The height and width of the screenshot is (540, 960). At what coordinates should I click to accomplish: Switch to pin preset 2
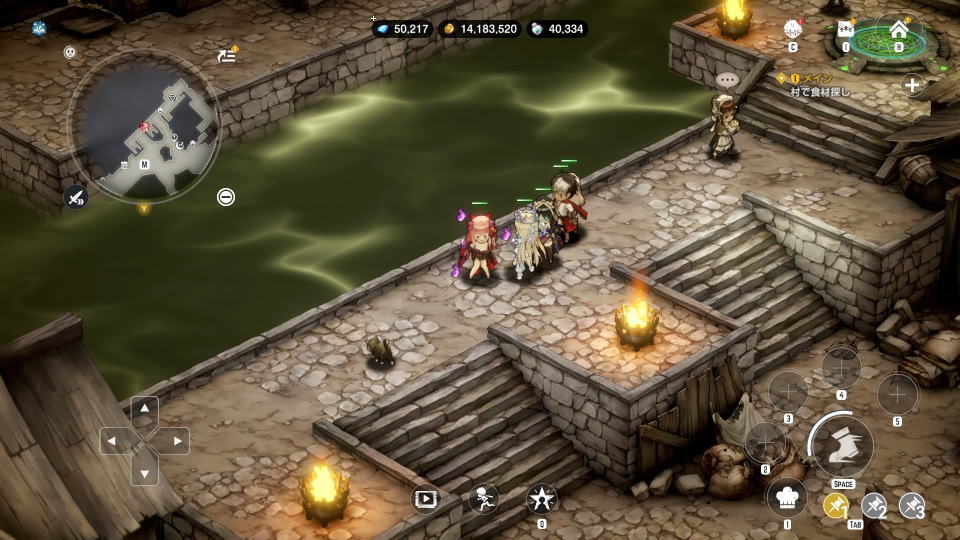pos(874,507)
